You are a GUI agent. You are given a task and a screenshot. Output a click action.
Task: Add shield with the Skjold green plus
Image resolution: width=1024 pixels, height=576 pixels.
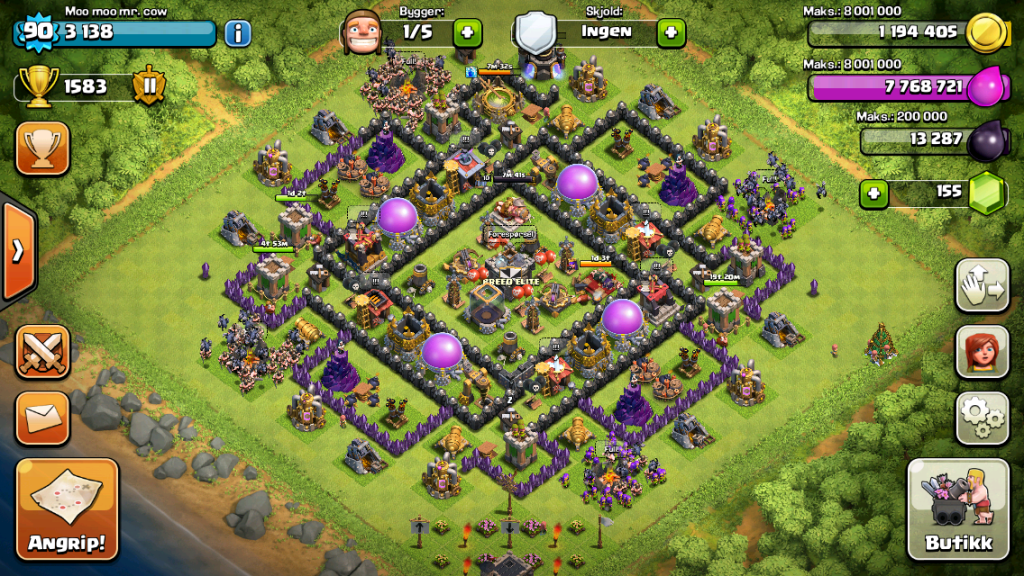click(670, 32)
